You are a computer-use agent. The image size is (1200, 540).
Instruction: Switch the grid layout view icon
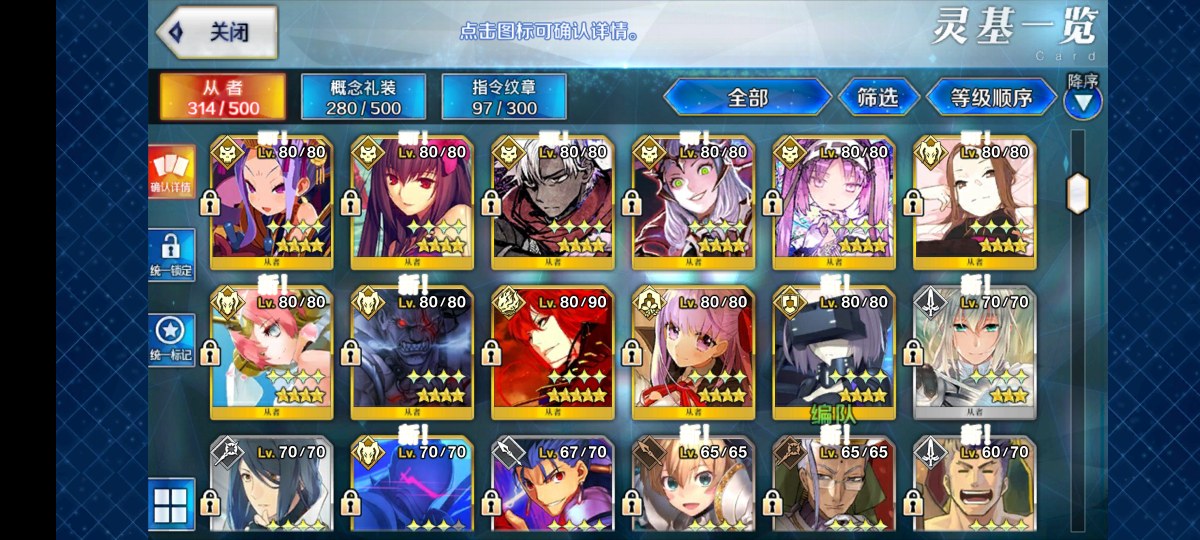[x=171, y=504]
